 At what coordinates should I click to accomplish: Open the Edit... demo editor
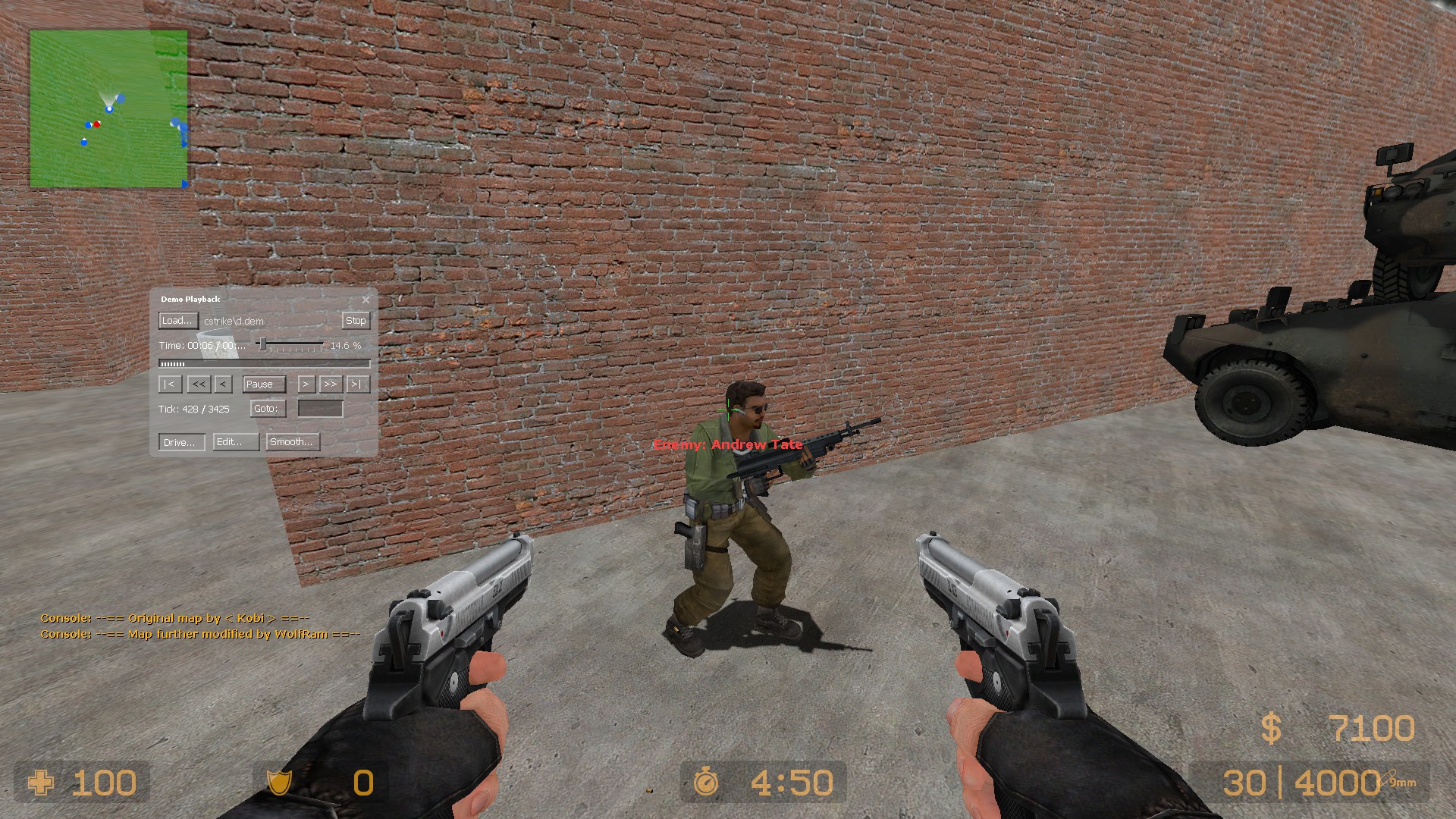(236, 442)
